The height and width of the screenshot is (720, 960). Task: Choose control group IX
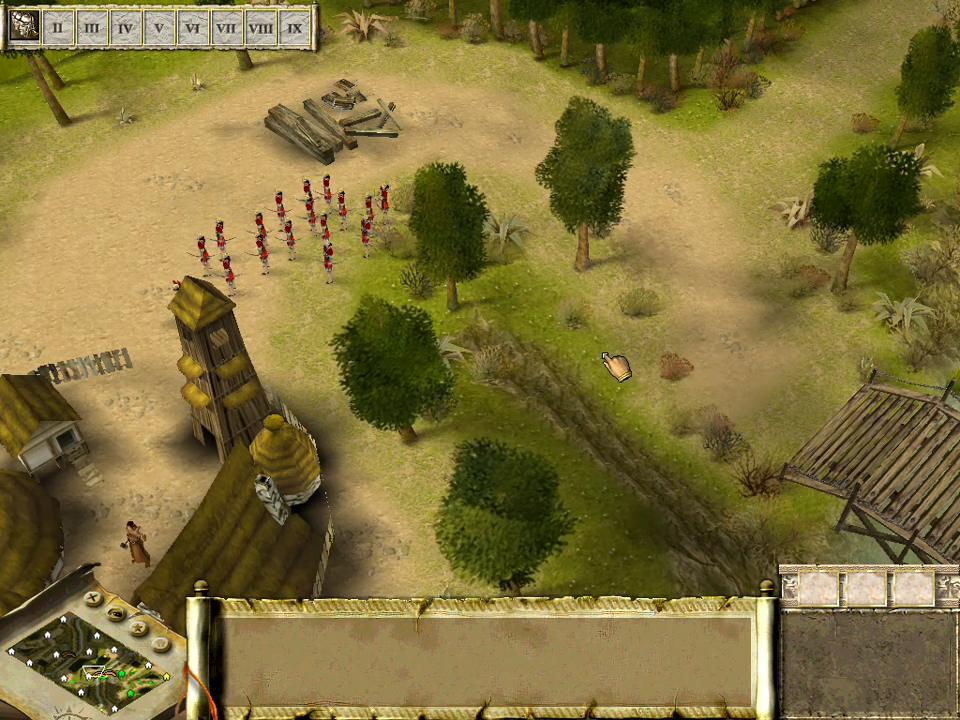295,27
